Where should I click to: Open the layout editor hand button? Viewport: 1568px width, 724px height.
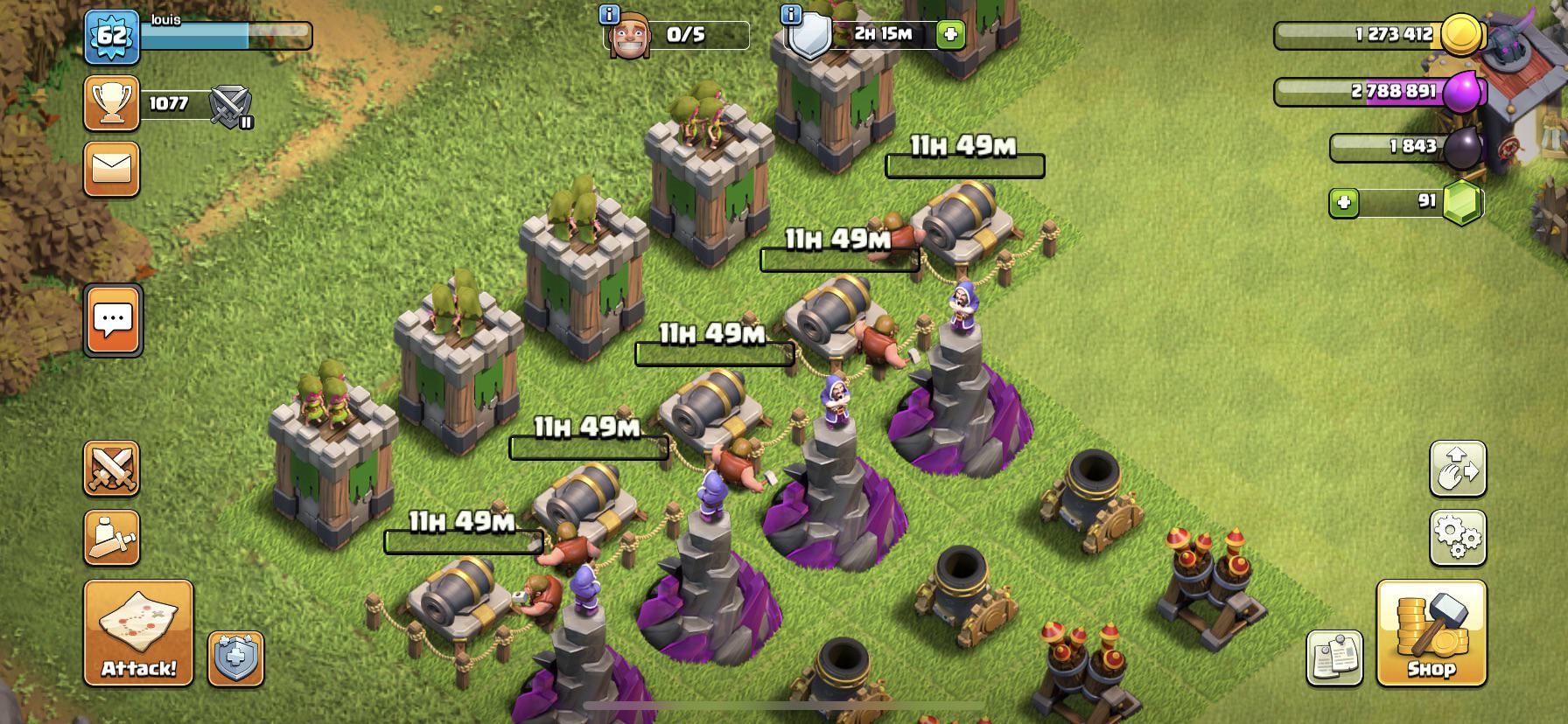[x=1458, y=469]
